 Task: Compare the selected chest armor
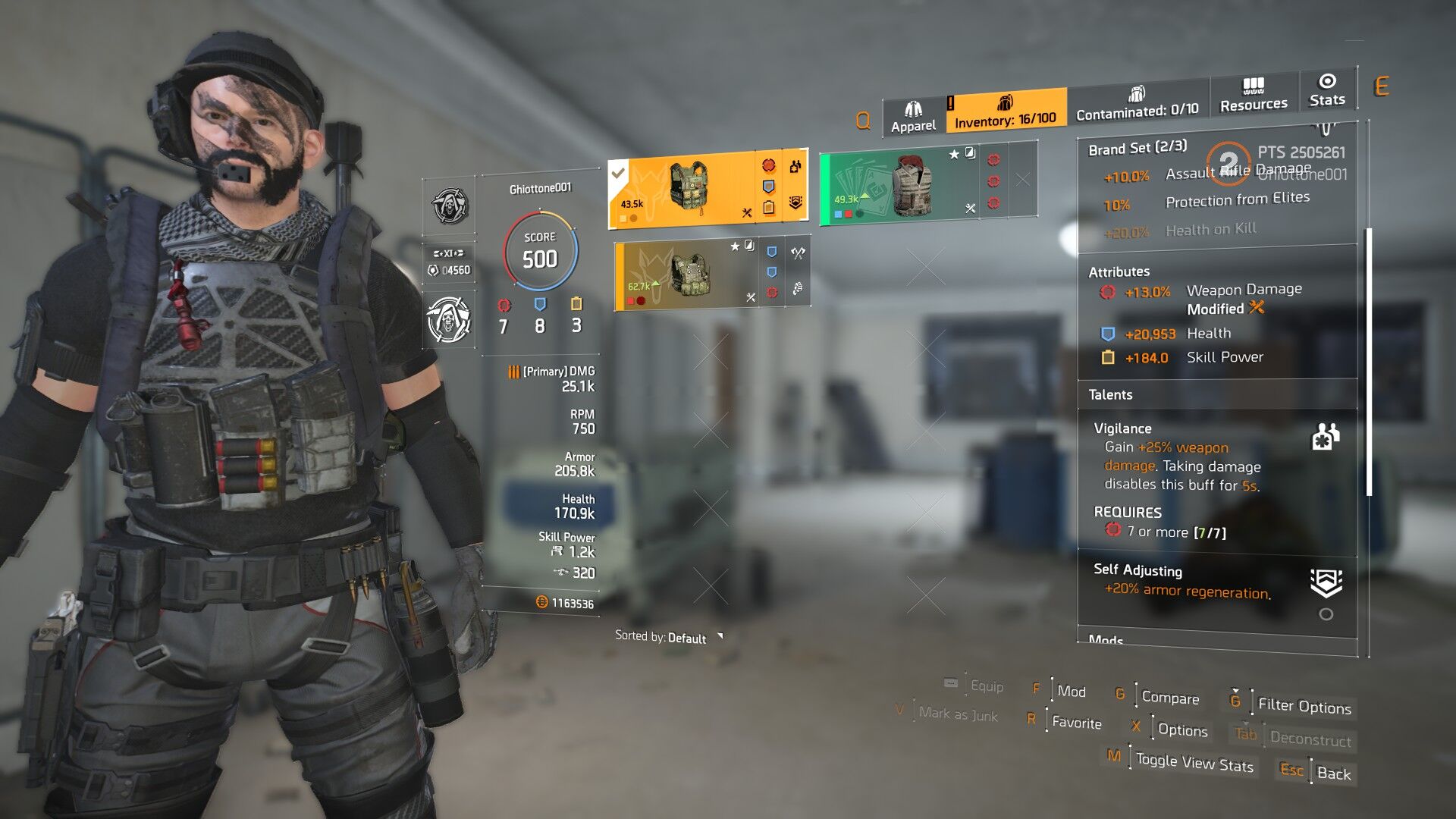click(x=1170, y=698)
